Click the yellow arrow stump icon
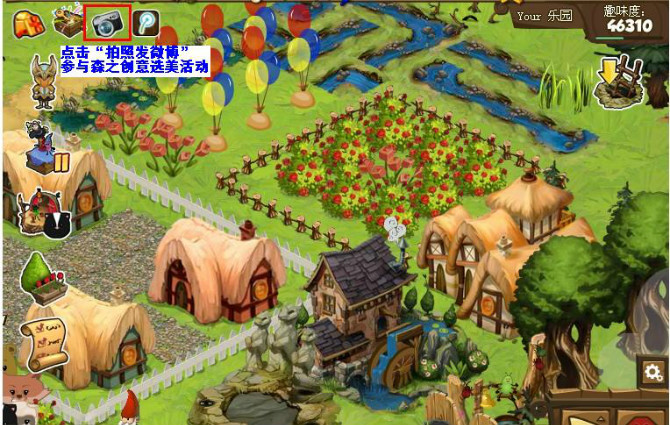 [617, 82]
